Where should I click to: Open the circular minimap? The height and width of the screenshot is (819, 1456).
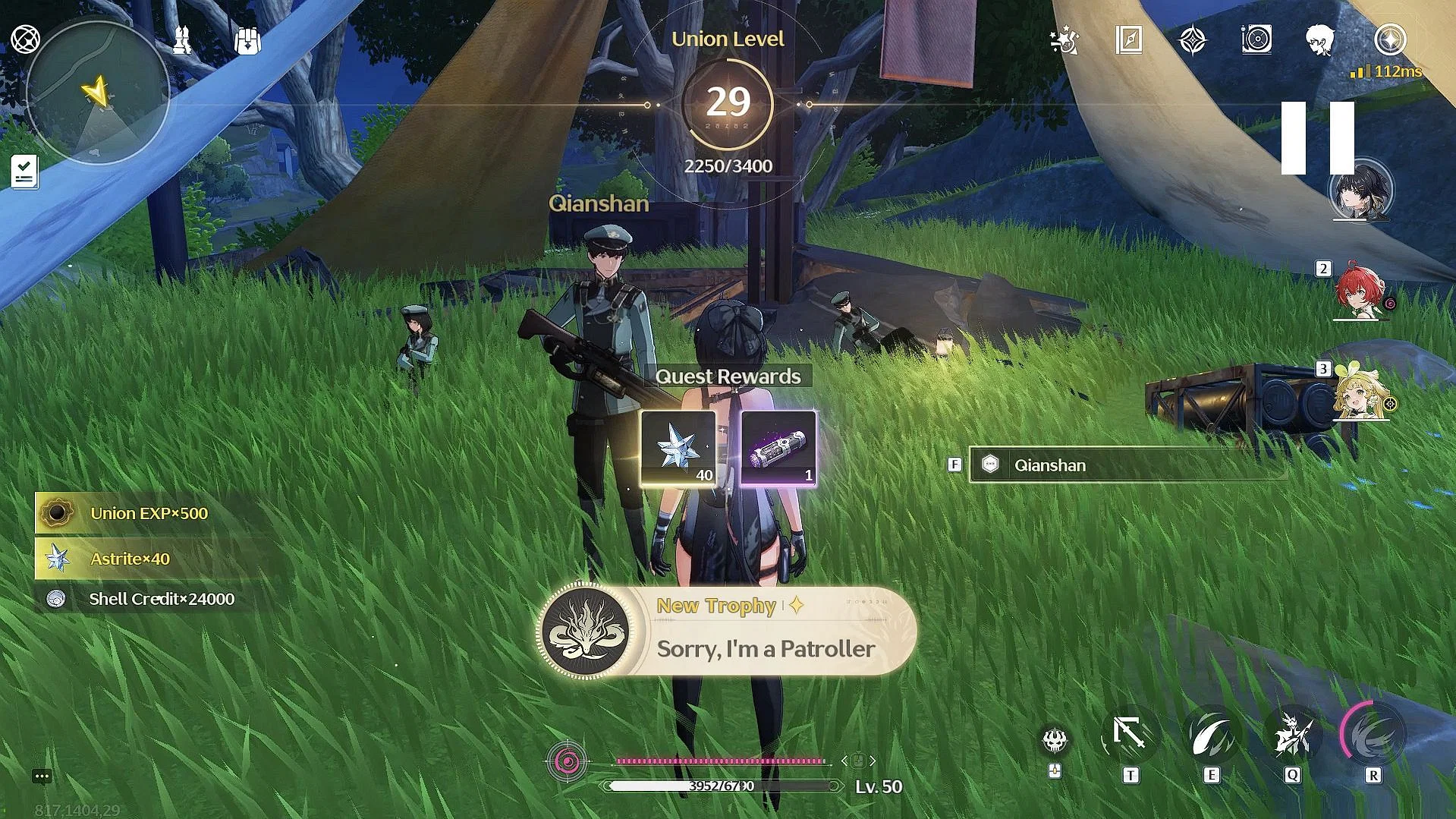point(97,93)
